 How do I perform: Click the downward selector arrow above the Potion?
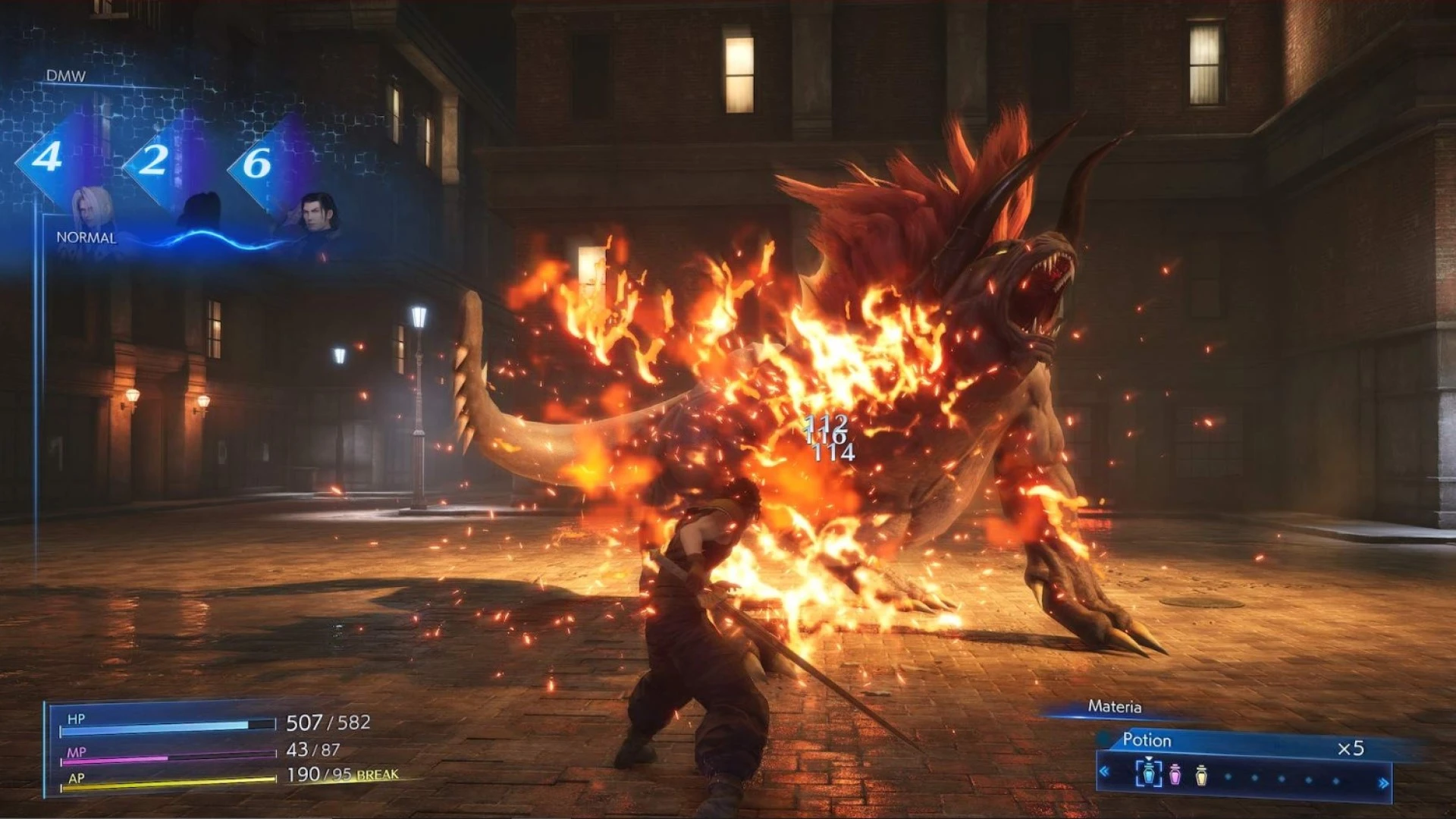click(x=1150, y=759)
